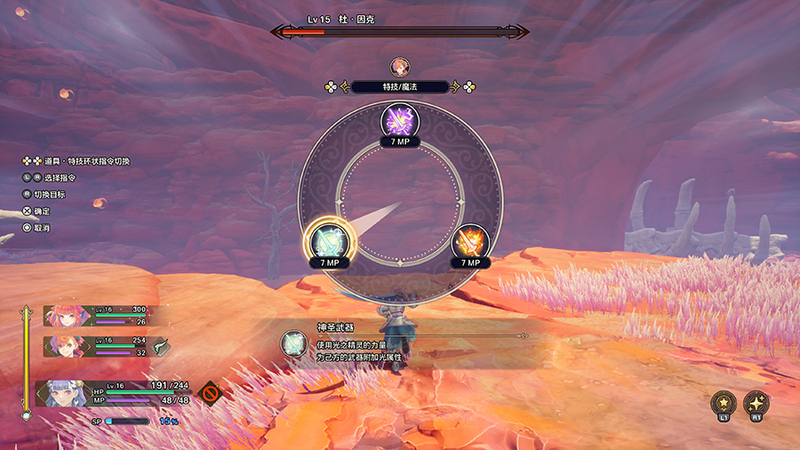Select the purple lightning sword spell
The width and height of the screenshot is (800, 450).
[401, 122]
